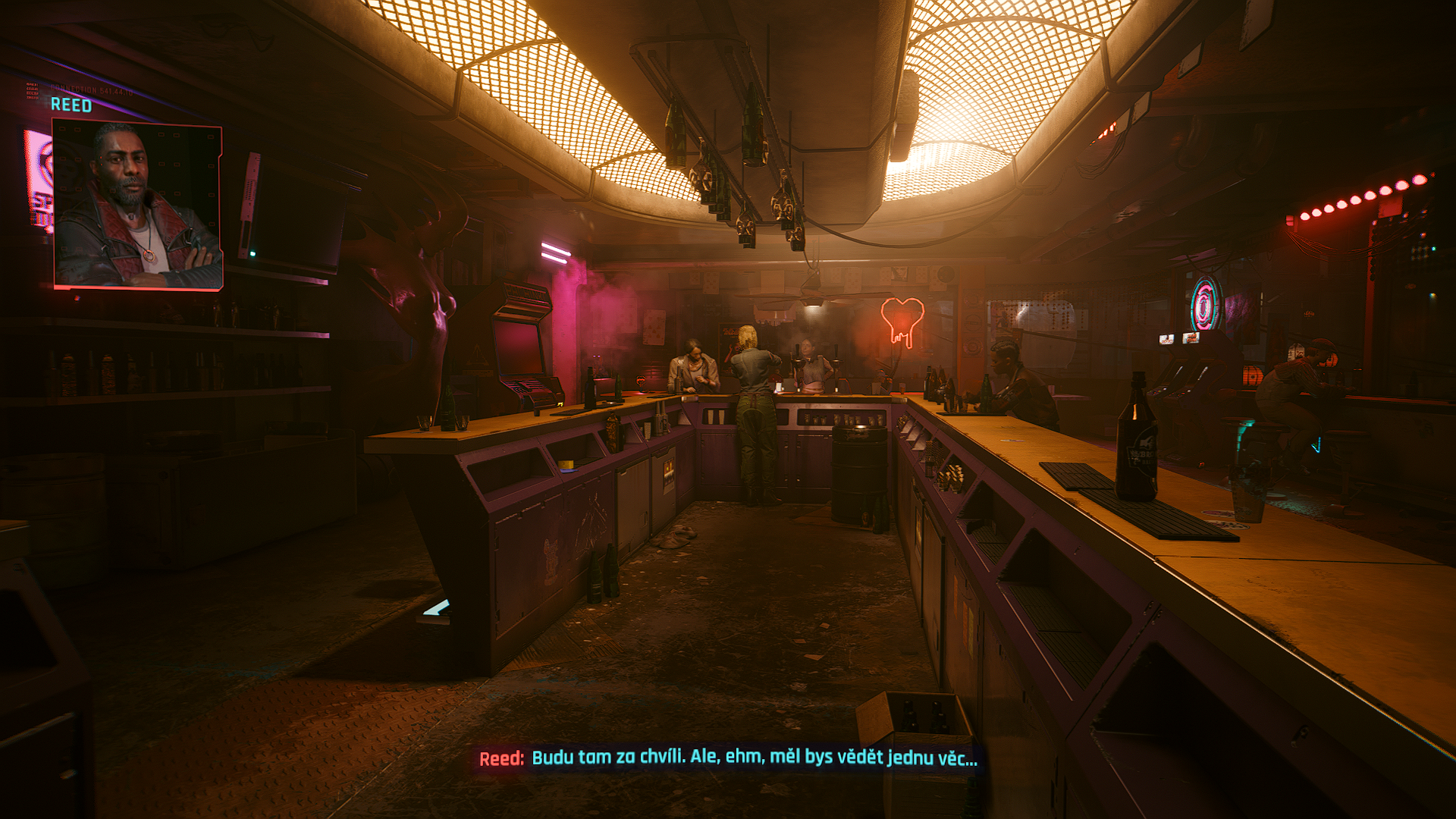Image resolution: width=1456 pixels, height=819 pixels.
Task: Select the REED caller name label
Action: tap(71, 105)
